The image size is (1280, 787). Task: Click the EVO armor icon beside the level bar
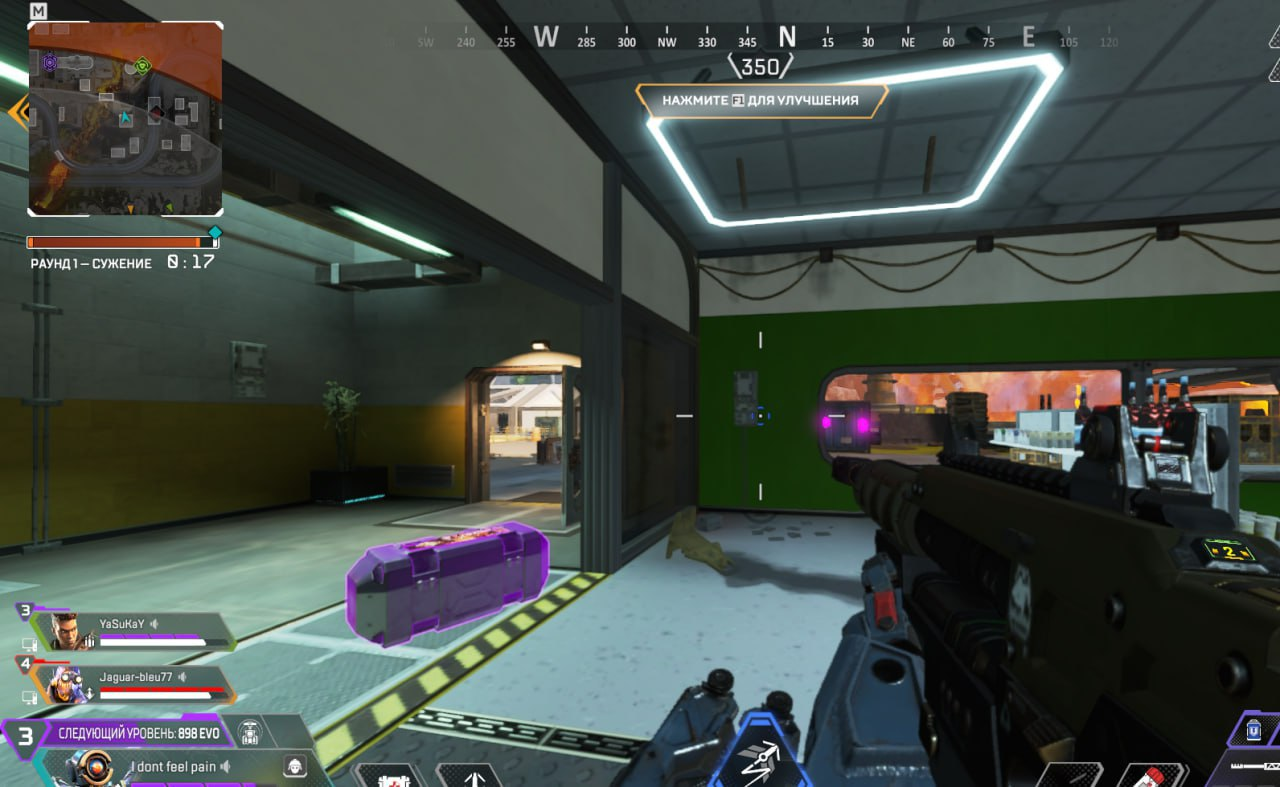[250, 733]
